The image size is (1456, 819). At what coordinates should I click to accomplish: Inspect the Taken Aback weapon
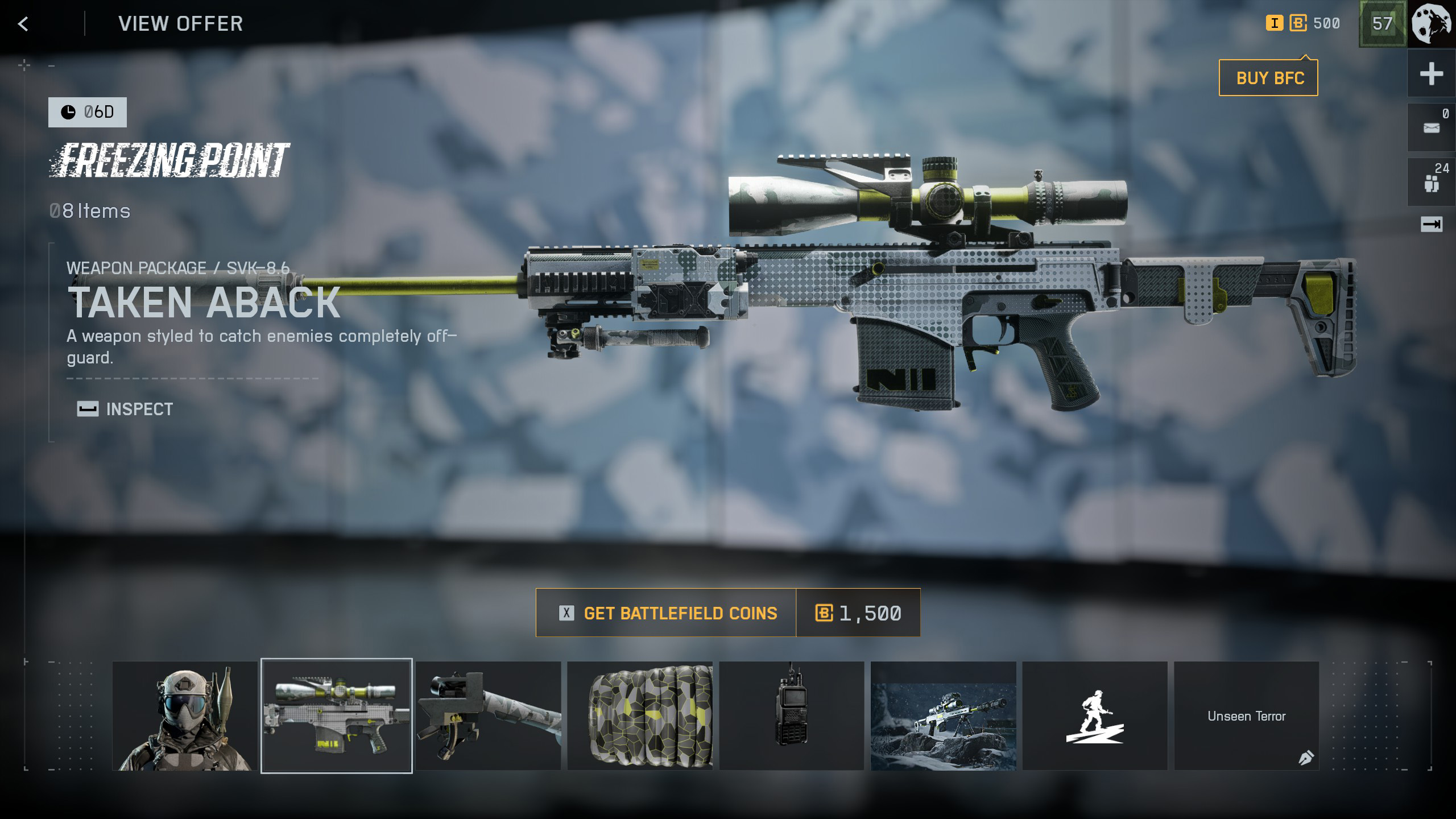tap(126, 409)
